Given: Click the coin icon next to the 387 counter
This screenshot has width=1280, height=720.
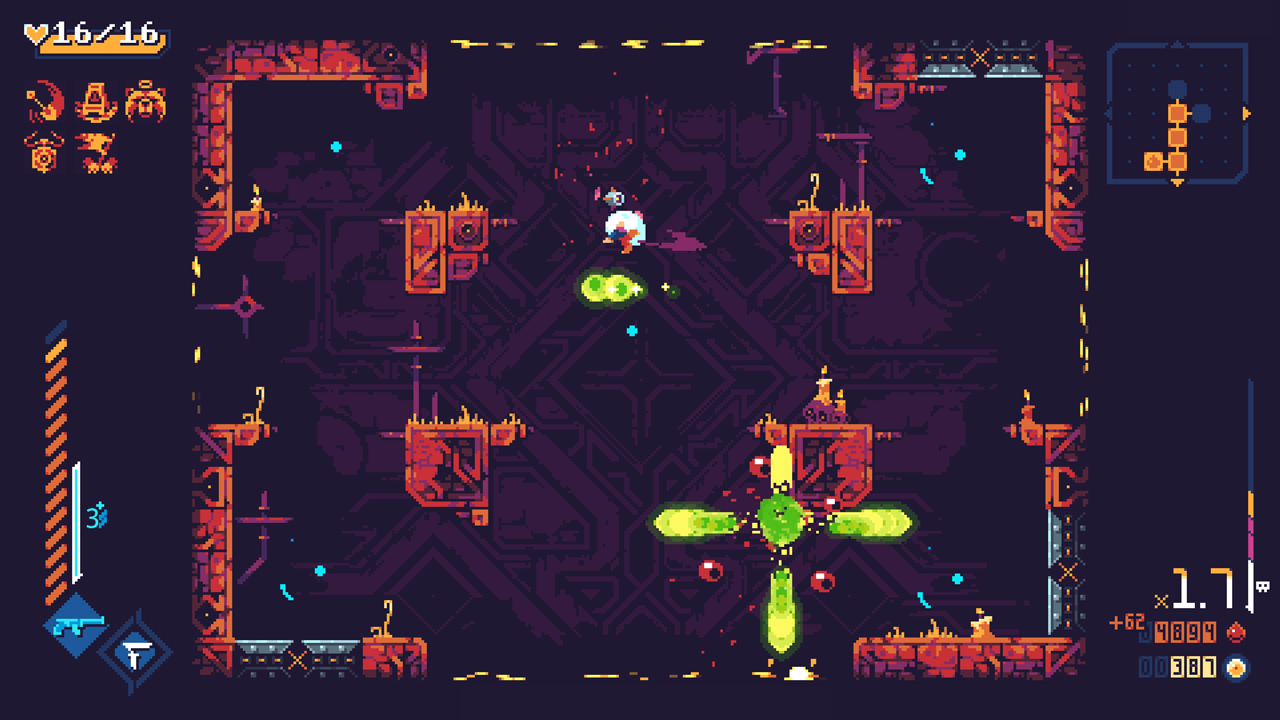Looking at the screenshot, I should click(x=1234, y=666).
